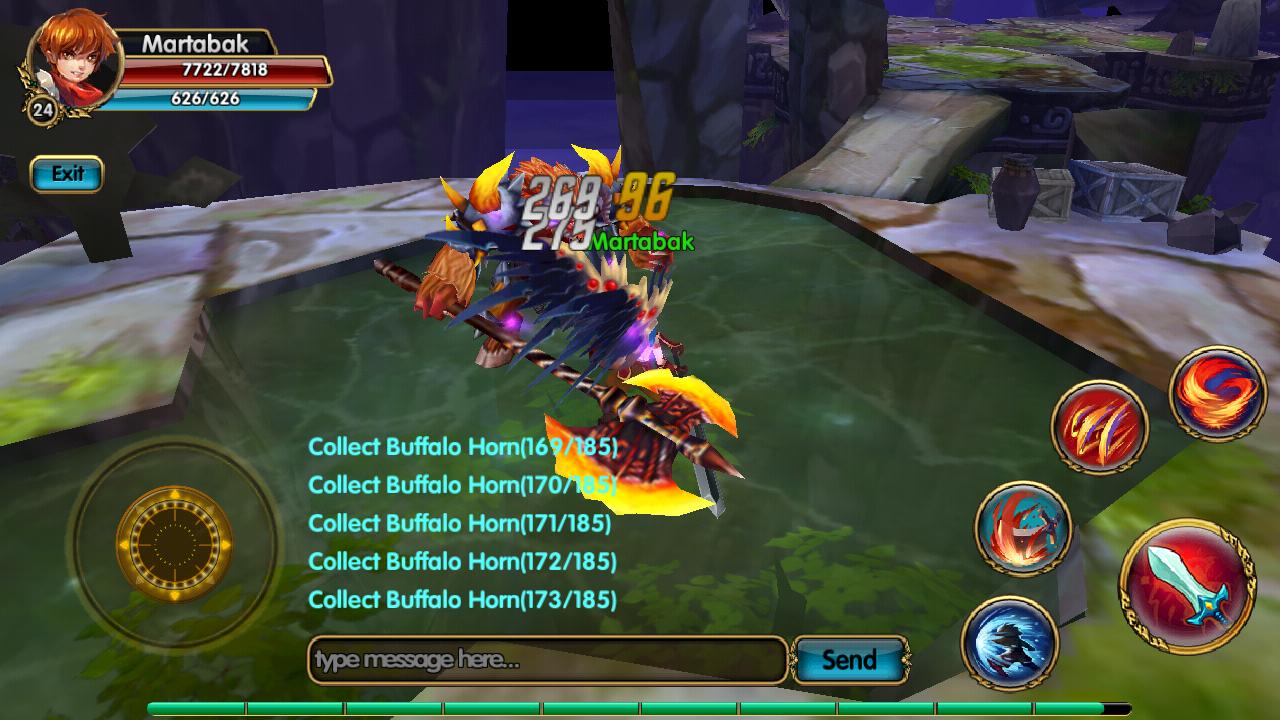Activate the blue dash skill

[x=1010, y=642]
